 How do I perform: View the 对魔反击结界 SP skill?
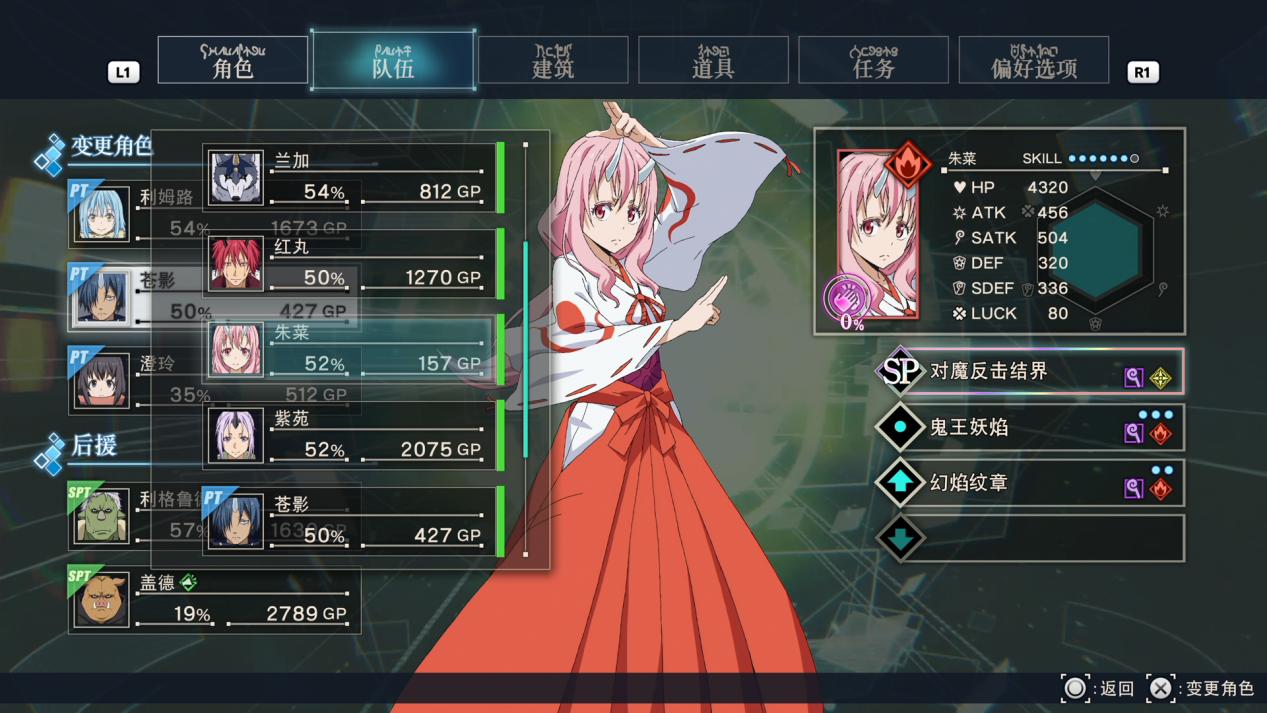click(x=1030, y=372)
